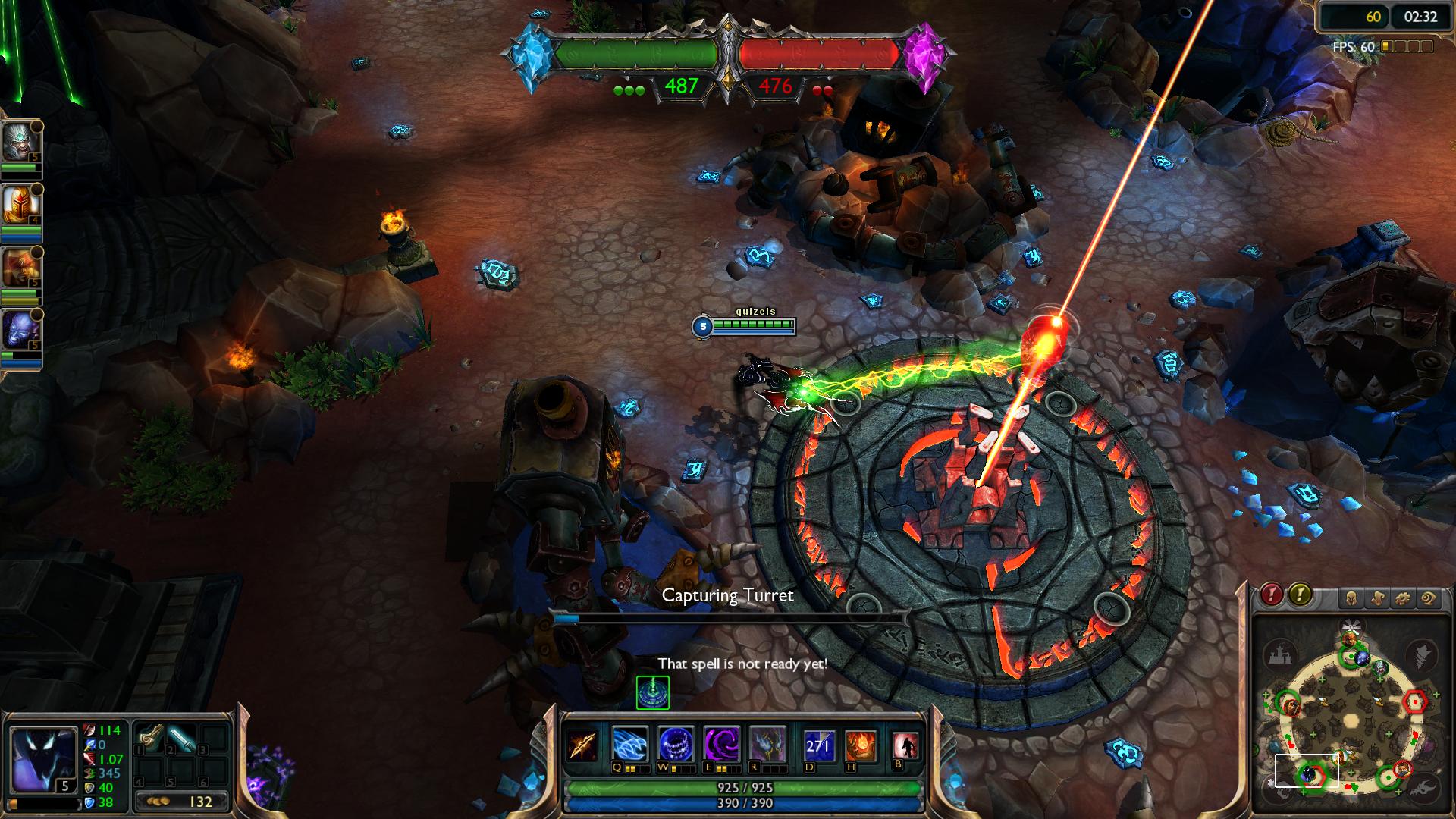Open the shop via the gold counter

182,801
